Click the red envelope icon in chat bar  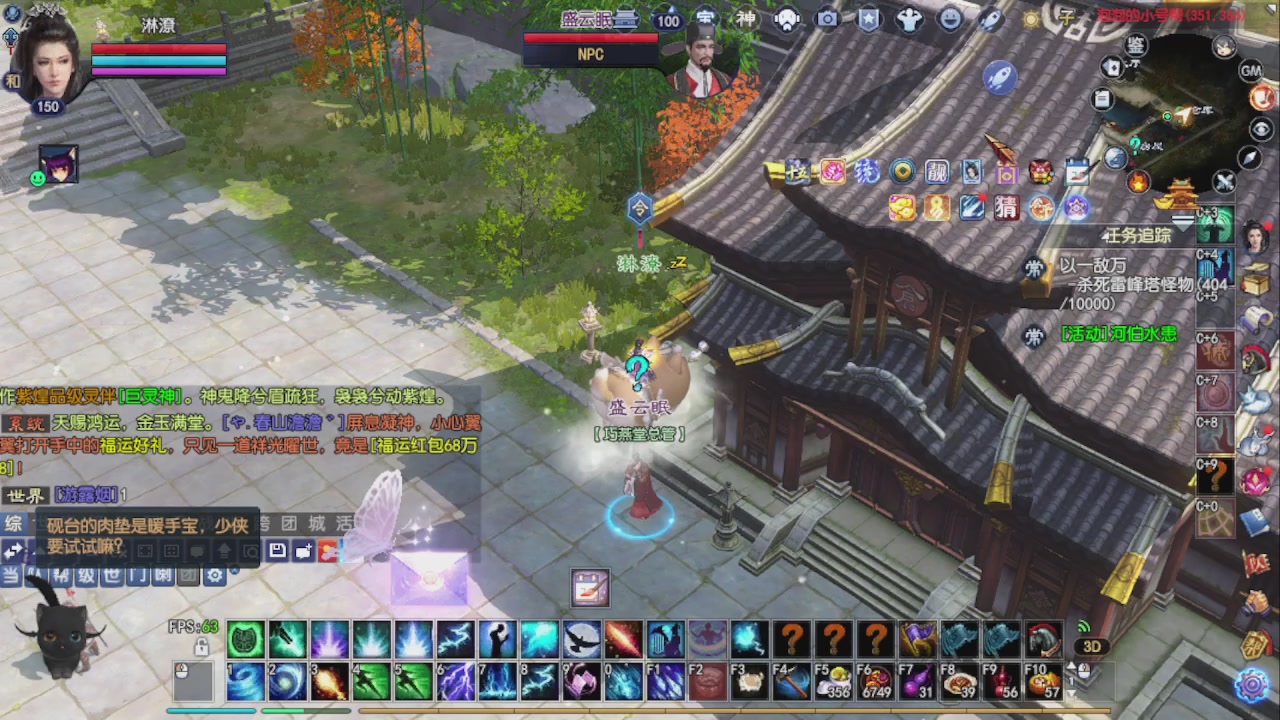coord(327,550)
